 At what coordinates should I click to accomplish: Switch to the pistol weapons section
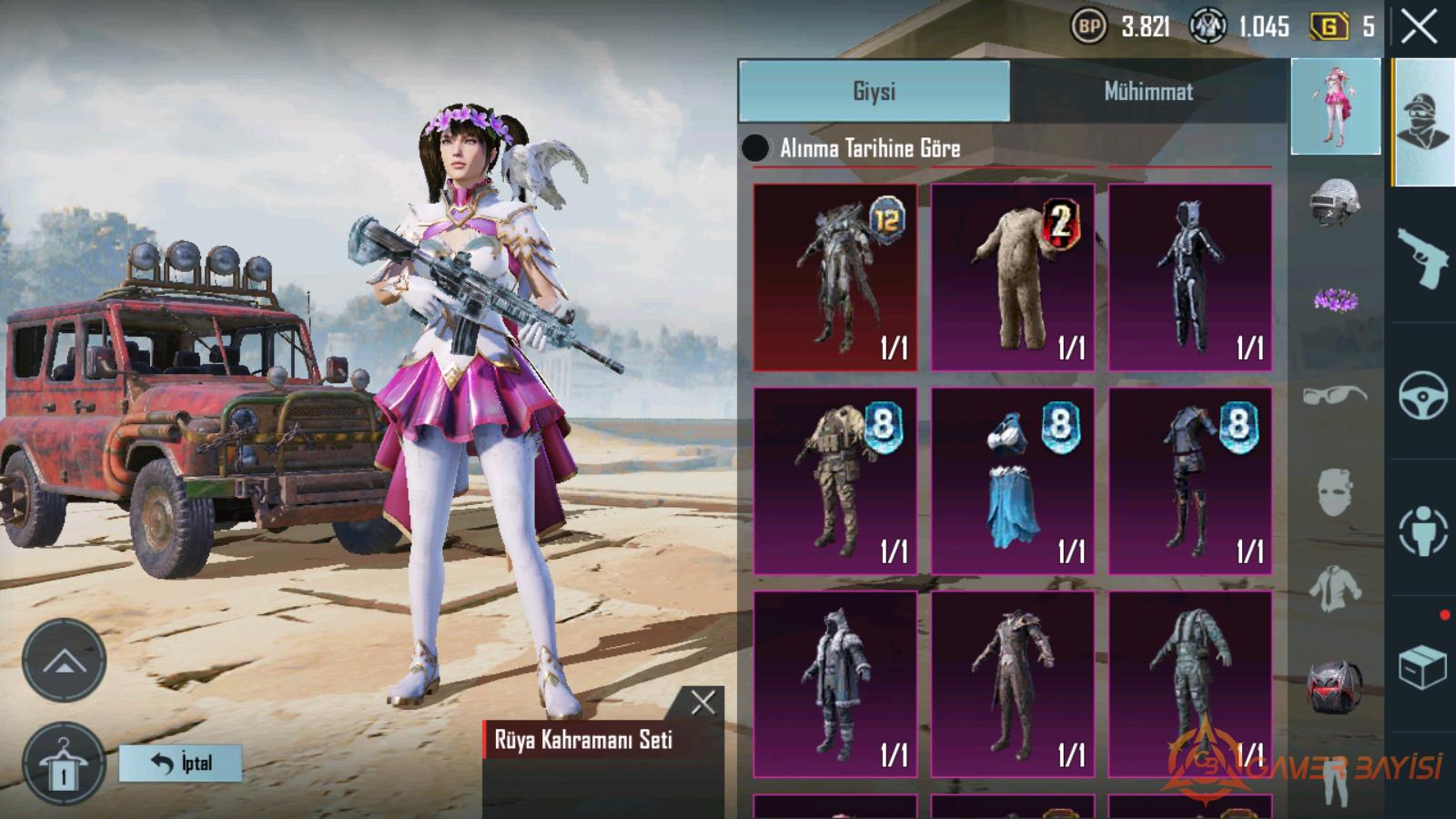pyautogui.click(x=1422, y=257)
